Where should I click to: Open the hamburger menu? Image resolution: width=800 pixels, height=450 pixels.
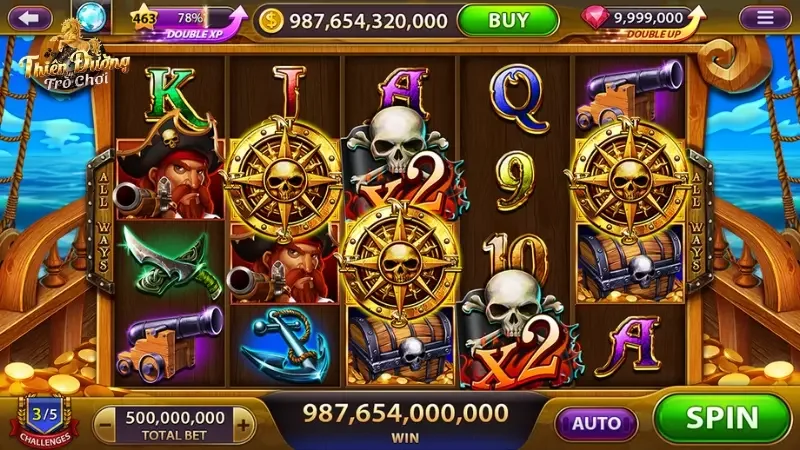[x=766, y=18]
